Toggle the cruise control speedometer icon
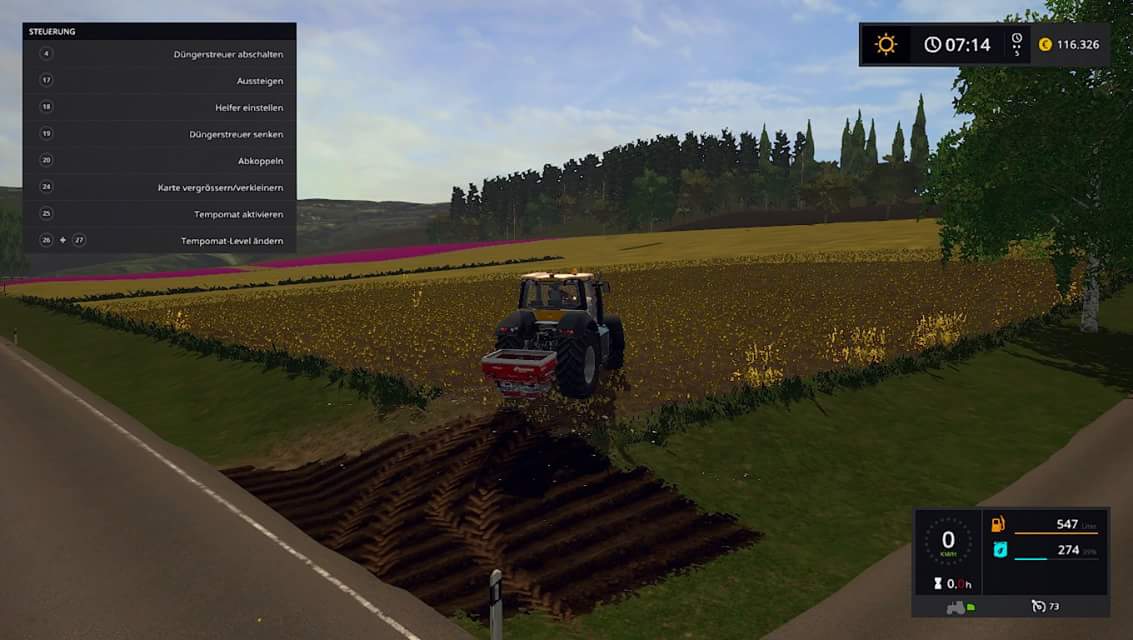Image resolution: width=1133 pixels, height=640 pixels. [1038, 606]
